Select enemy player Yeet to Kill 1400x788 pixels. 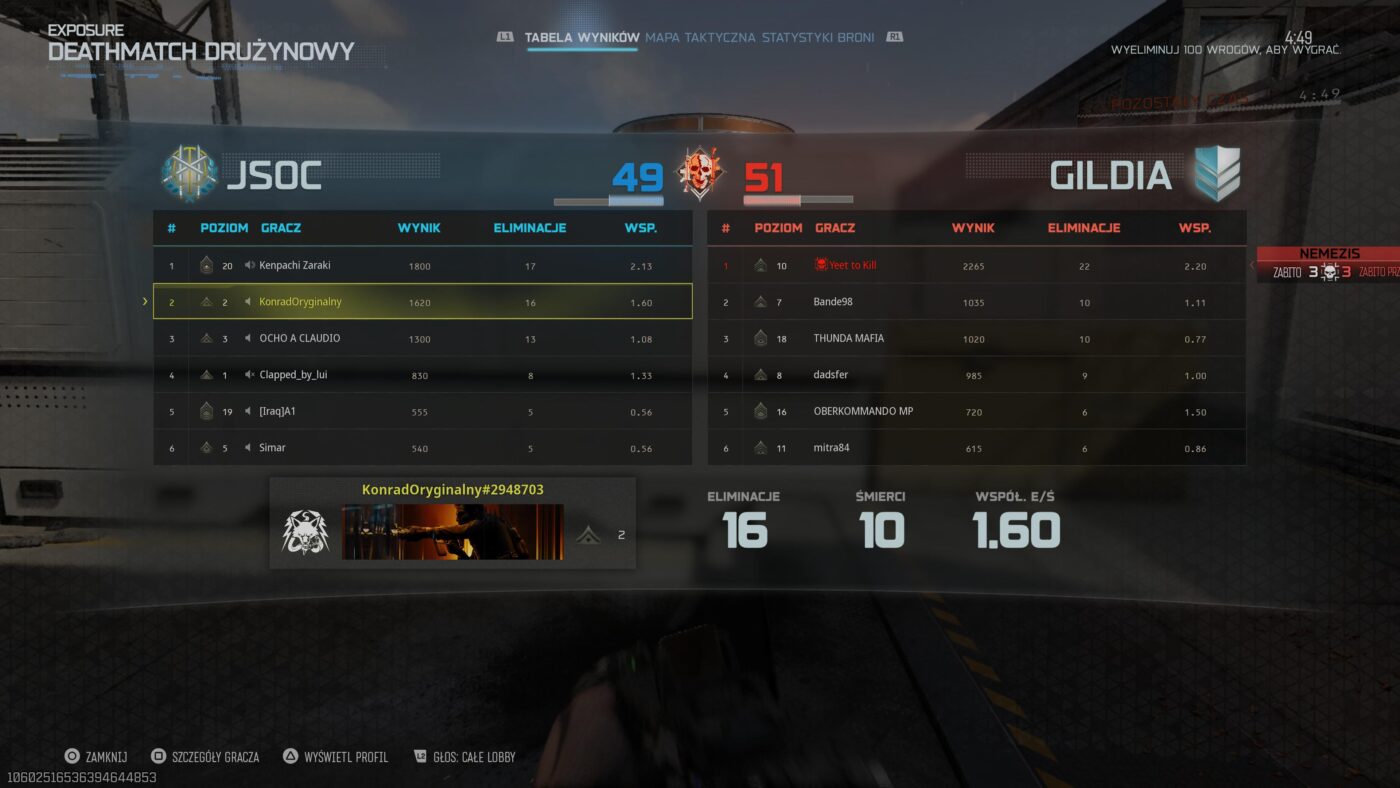coord(976,266)
